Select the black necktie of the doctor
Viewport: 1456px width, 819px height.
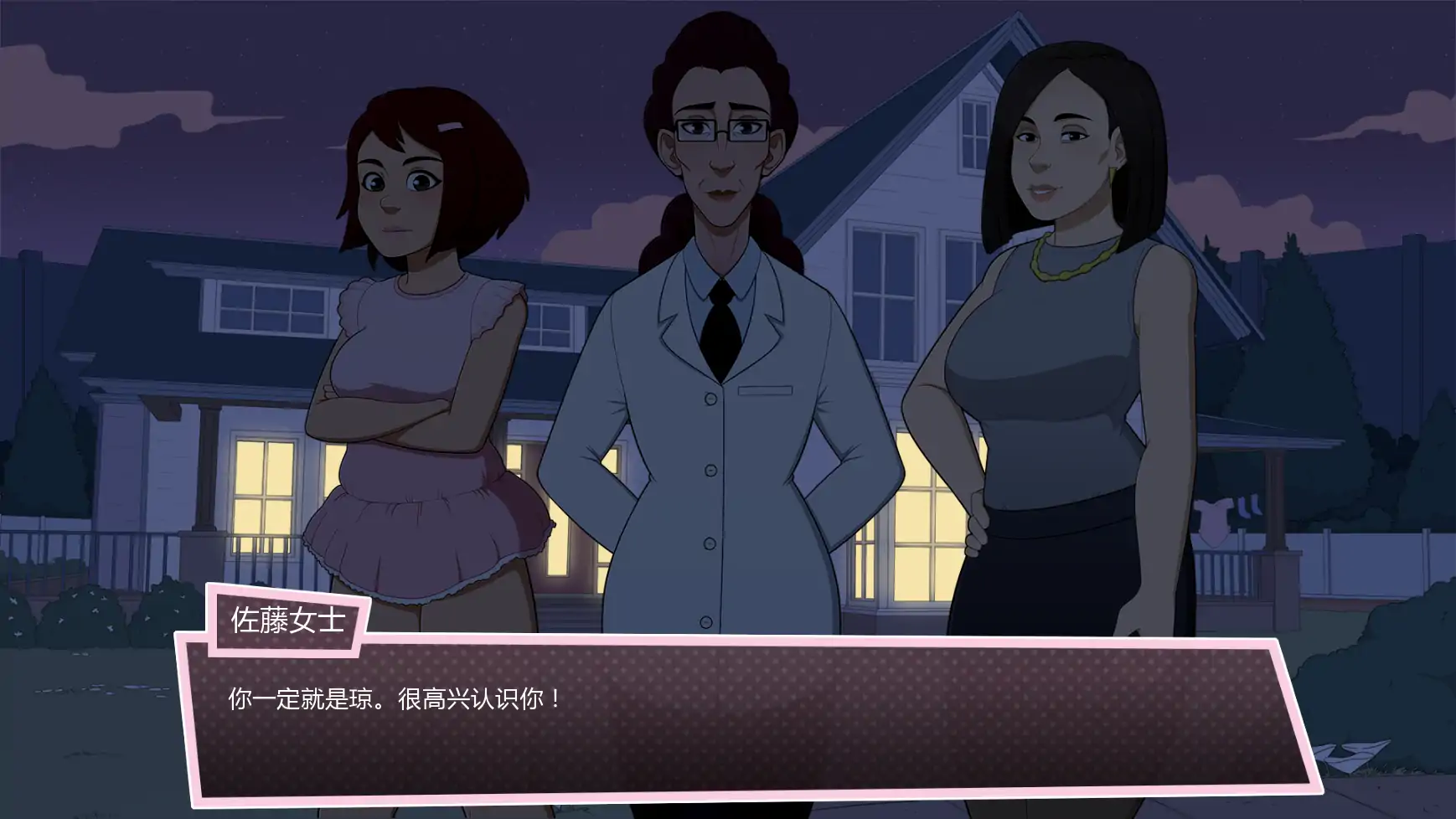tap(720, 327)
